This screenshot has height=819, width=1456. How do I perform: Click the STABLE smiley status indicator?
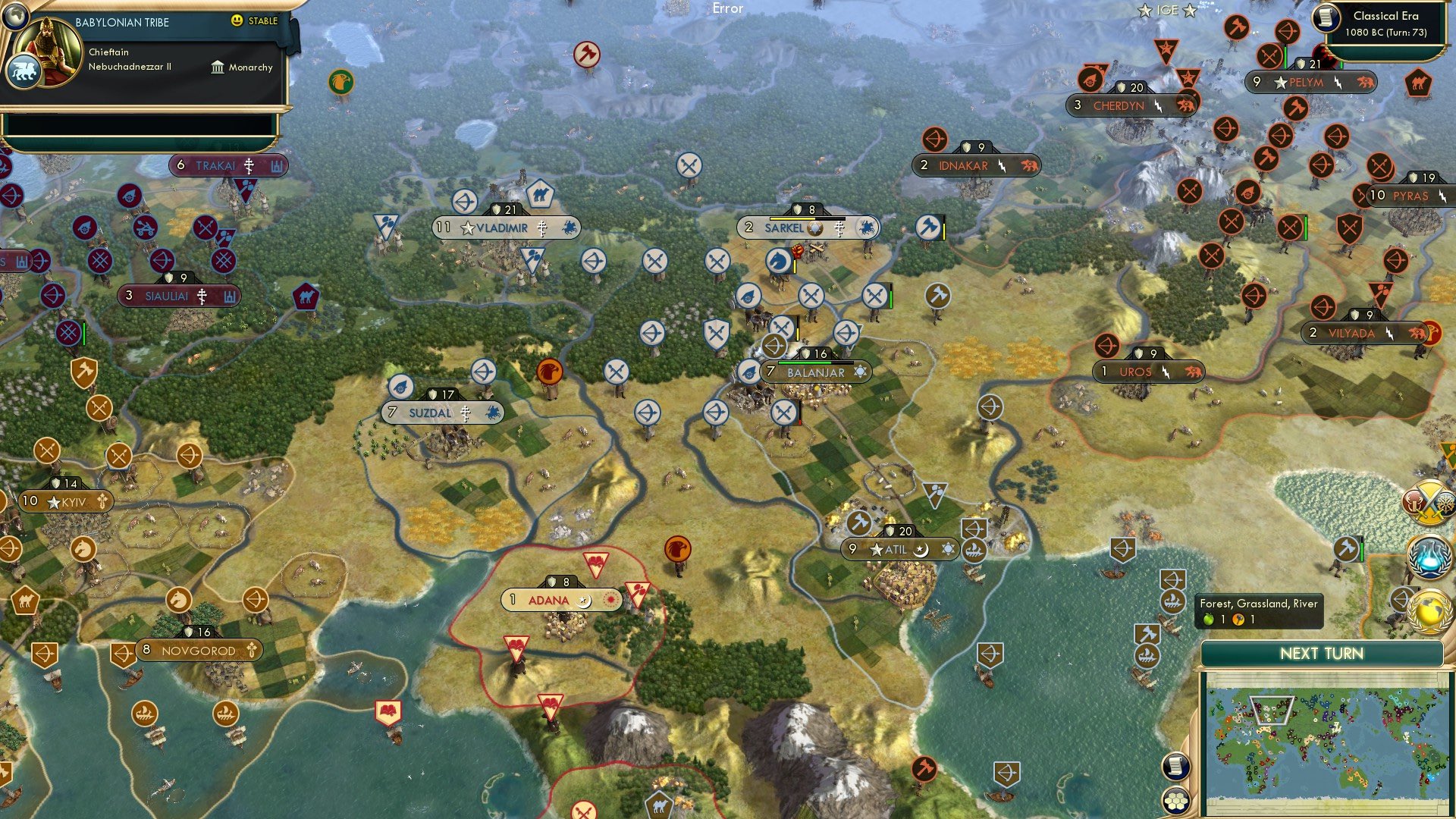pos(239,21)
